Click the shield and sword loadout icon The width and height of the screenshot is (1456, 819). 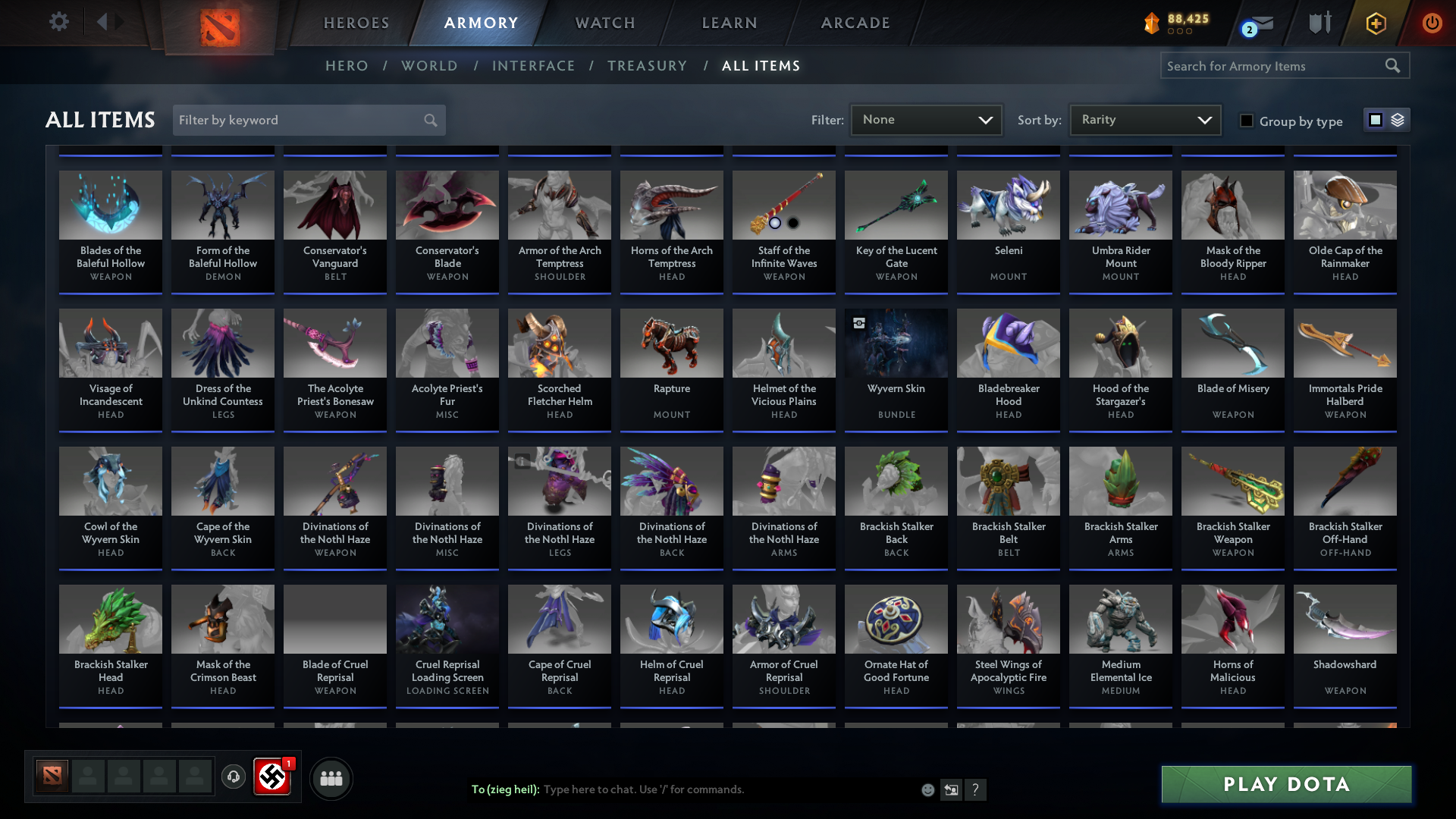point(1319,23)
